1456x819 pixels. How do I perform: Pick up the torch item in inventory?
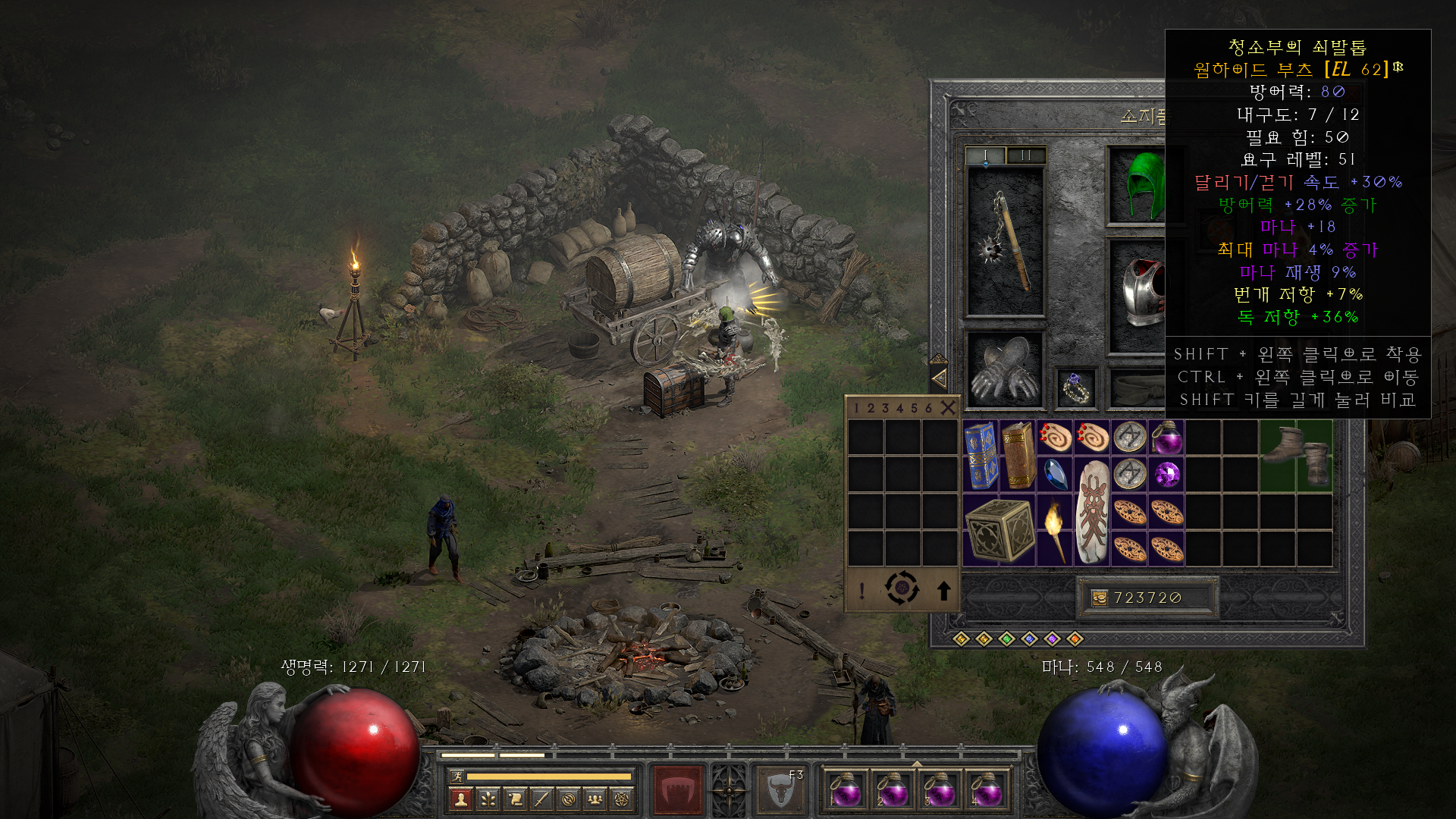tap(1054, 530)
